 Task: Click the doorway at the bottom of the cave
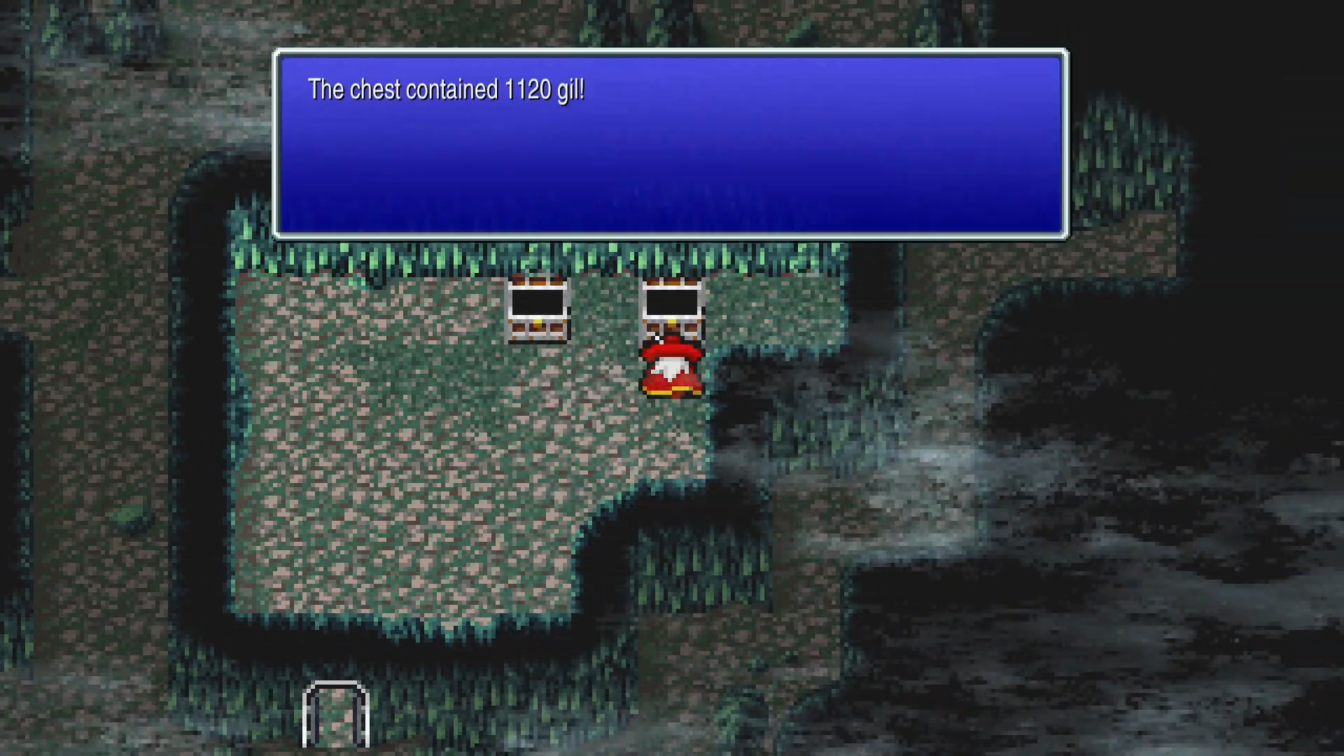pyautogui.click(x=336, y=715)
